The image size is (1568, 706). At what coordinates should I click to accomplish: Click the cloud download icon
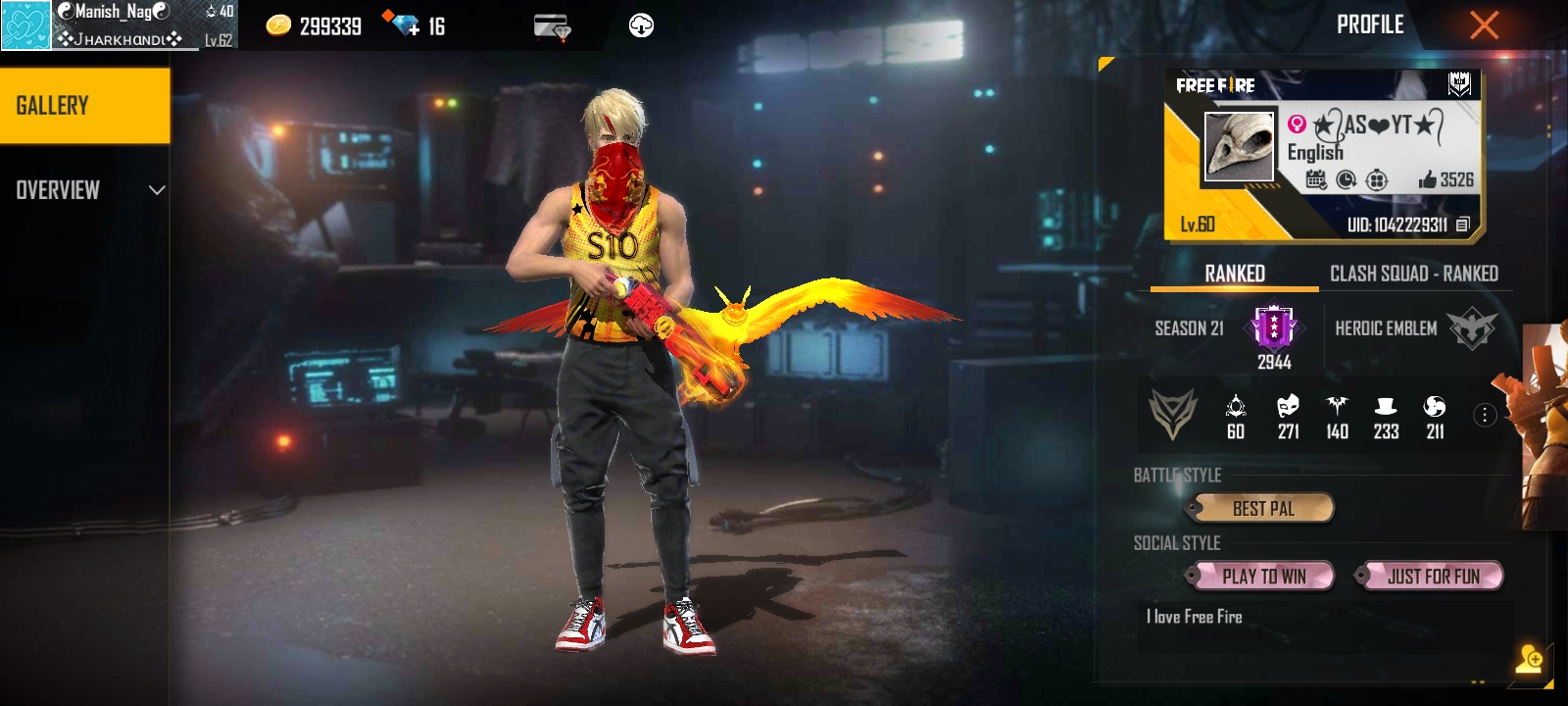point(641,26)
